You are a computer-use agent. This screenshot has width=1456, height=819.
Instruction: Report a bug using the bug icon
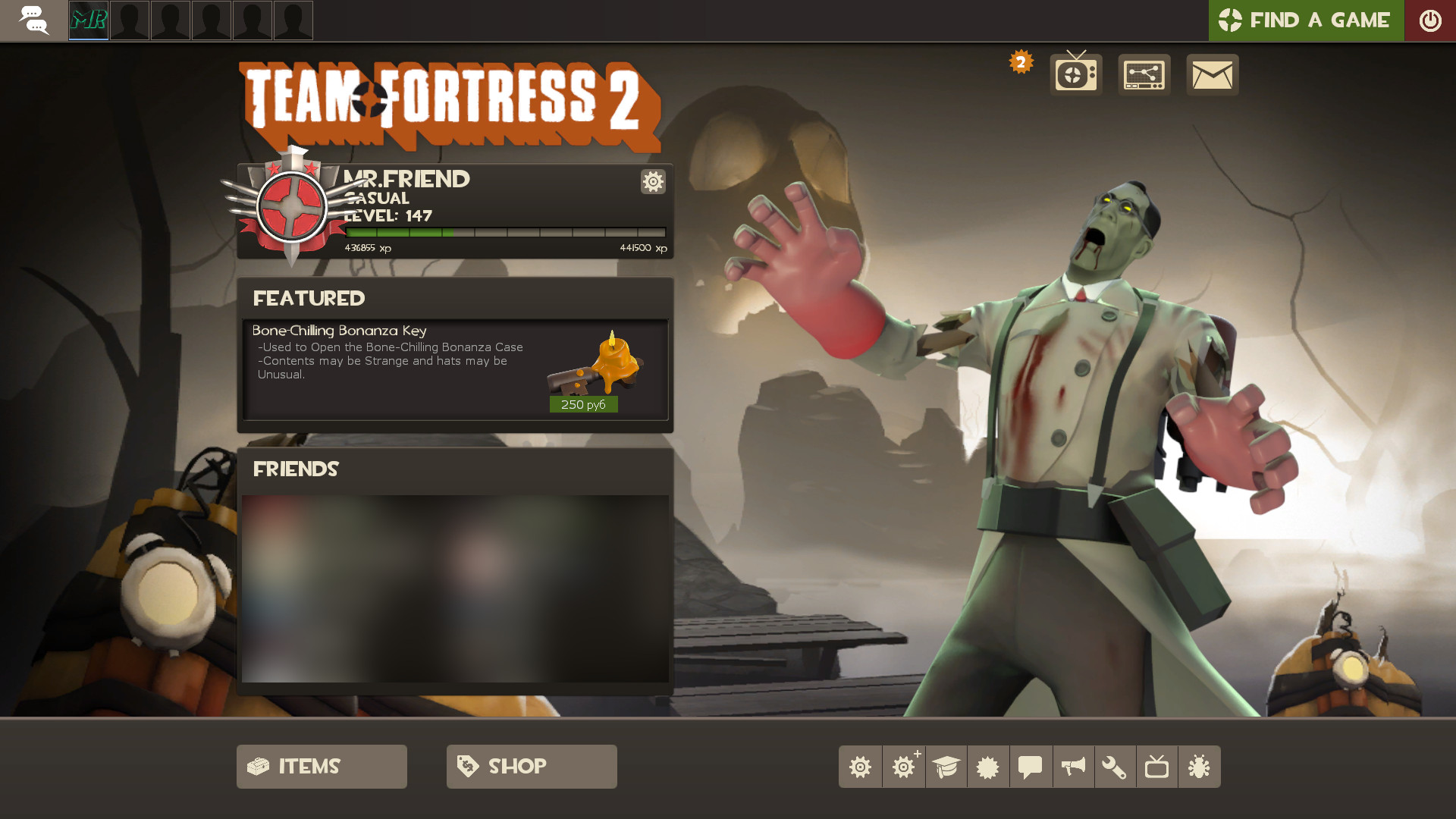click(1200, 766)
